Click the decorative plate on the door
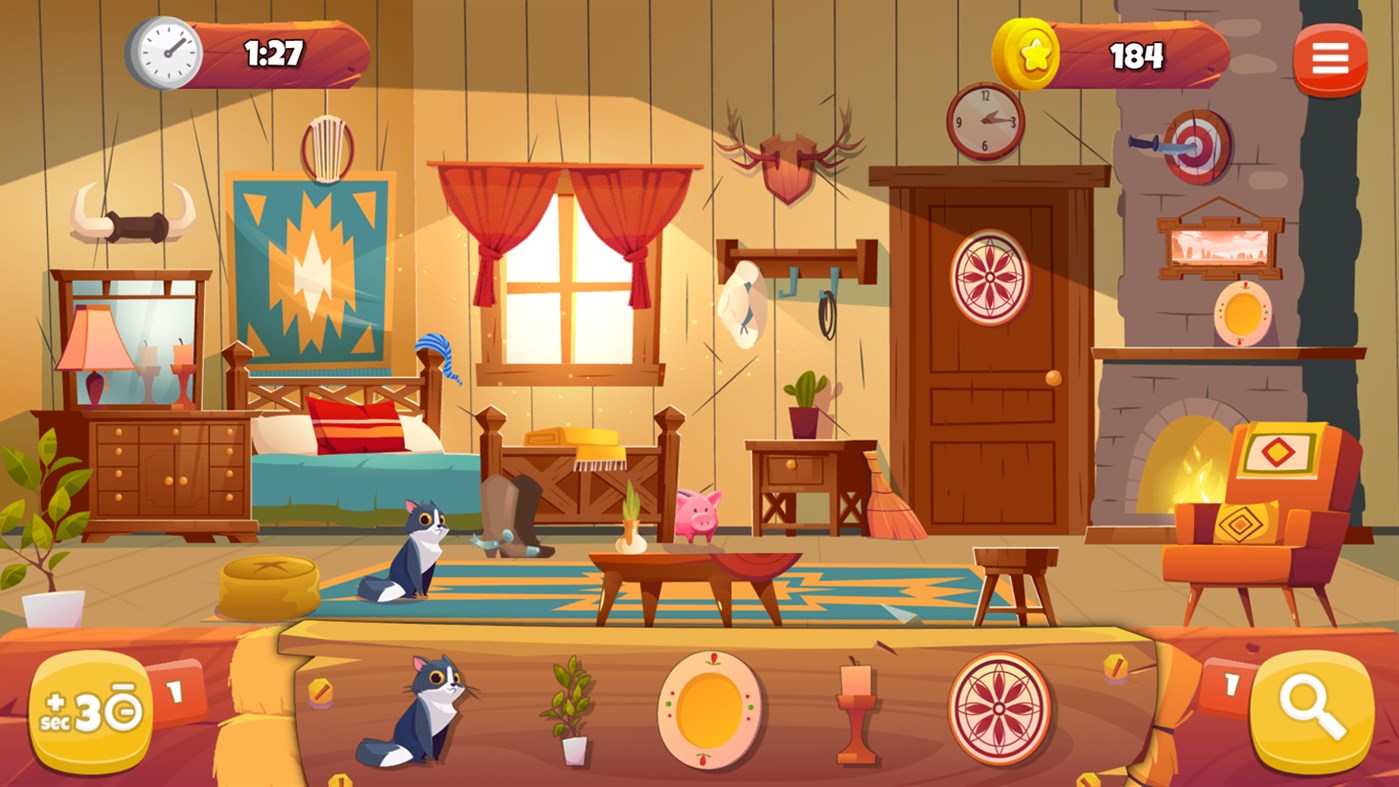The height and width of the screenshot is (787, 1399). pyautogui.click(x=992, y=277)
